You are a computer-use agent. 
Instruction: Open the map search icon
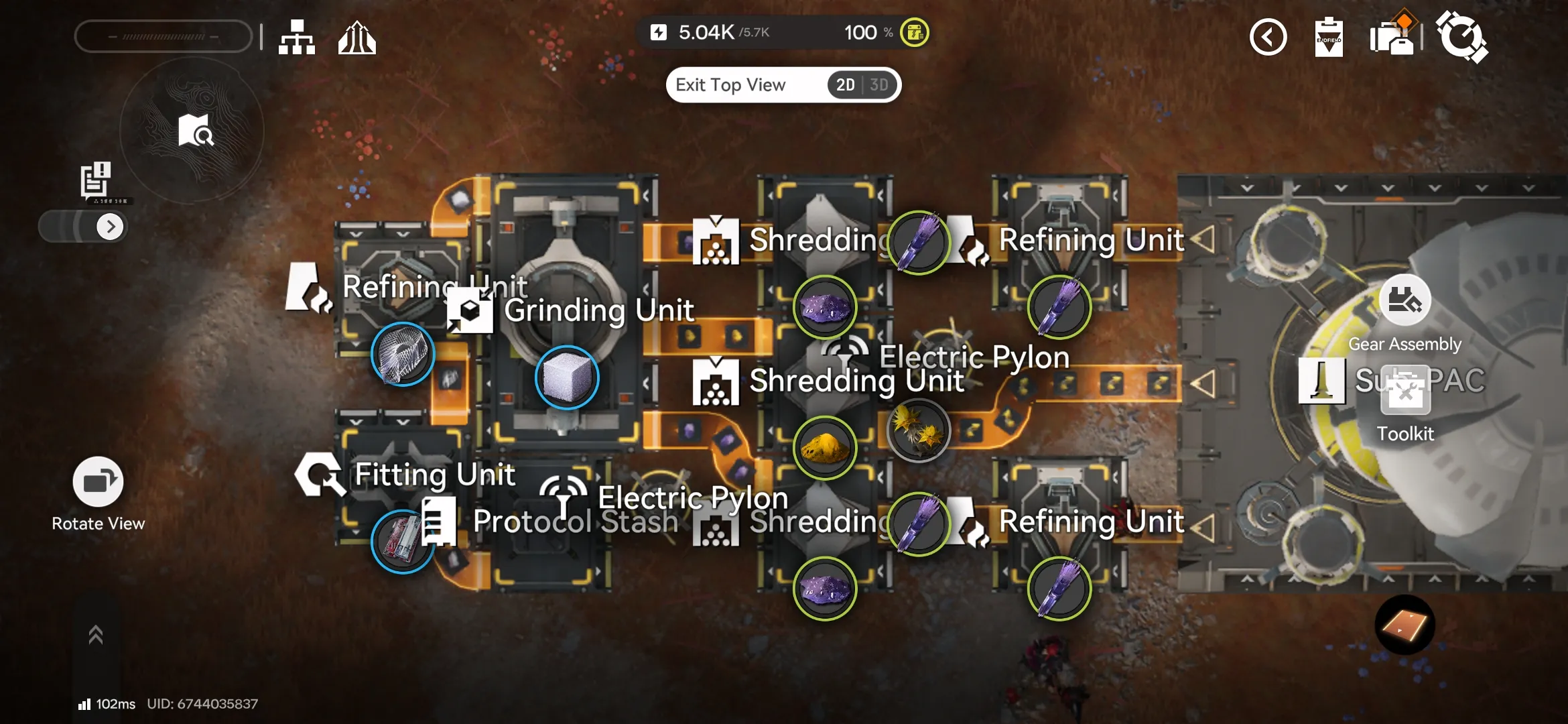(x=195, y=130)
